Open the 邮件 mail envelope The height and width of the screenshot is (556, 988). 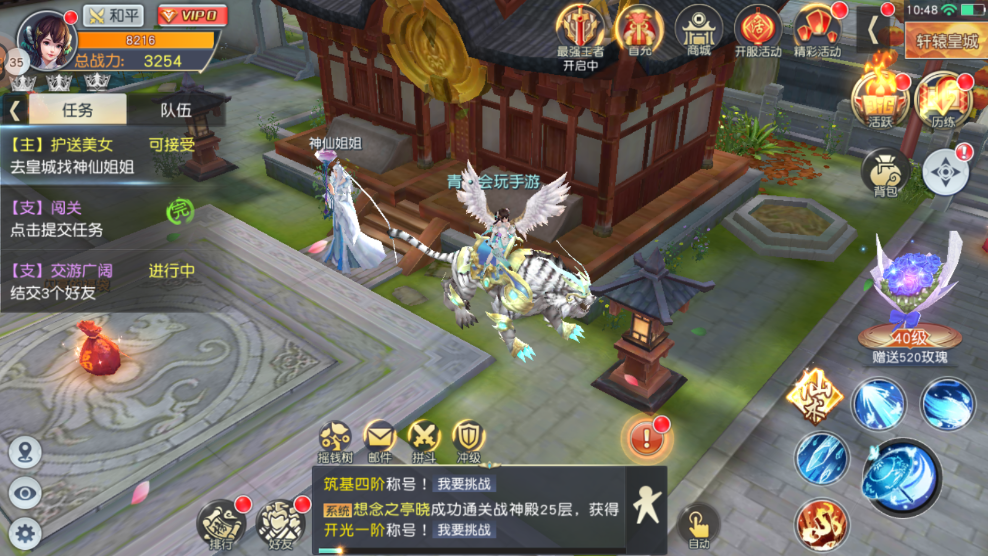tap(379, 439)
